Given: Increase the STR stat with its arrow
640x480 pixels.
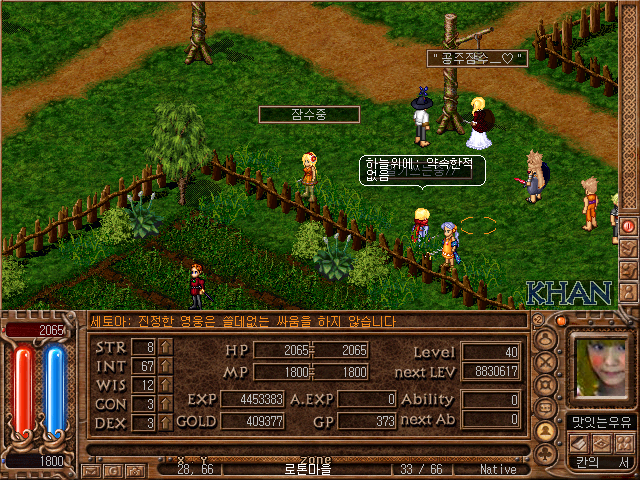Looking at the screenshot, I should (x=165, y=347).
